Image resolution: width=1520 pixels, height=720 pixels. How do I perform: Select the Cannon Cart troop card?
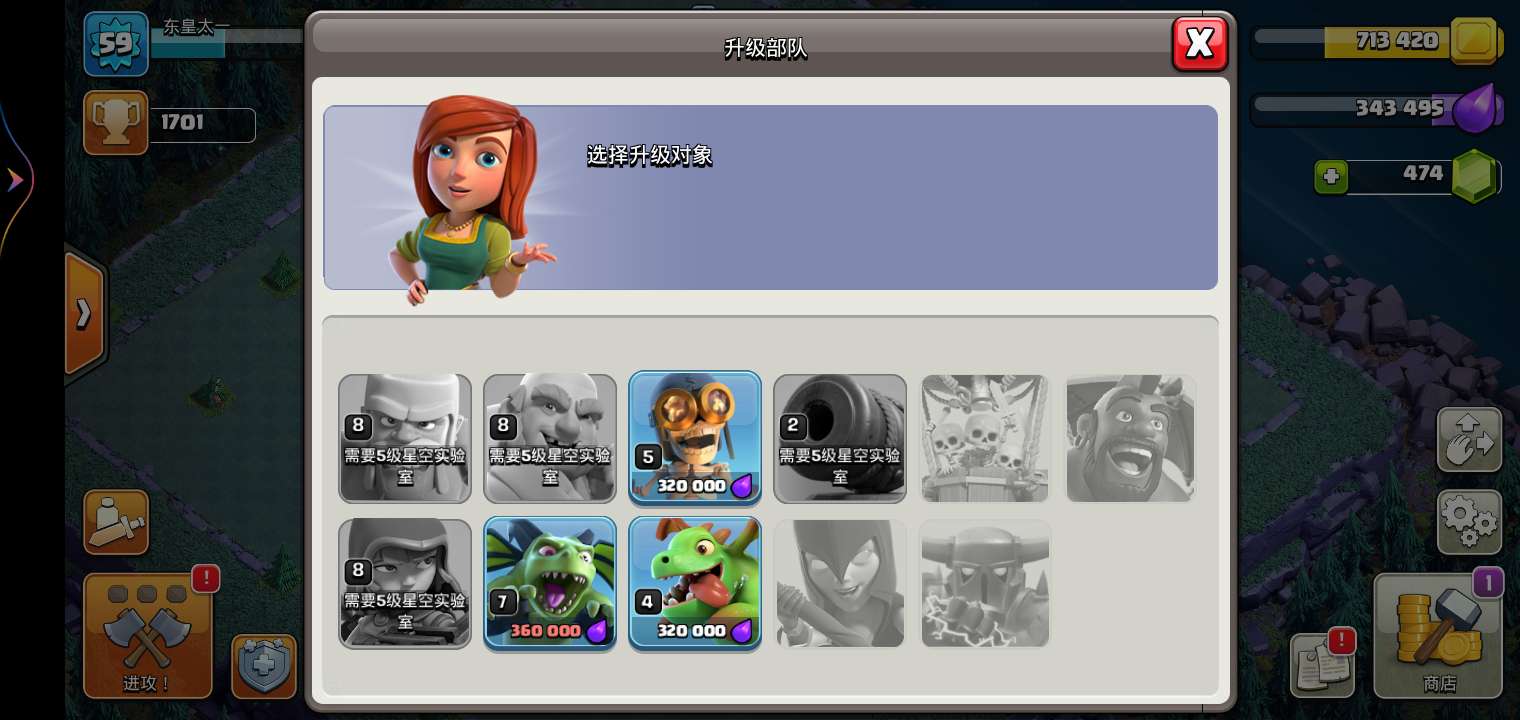pos(840,438)
